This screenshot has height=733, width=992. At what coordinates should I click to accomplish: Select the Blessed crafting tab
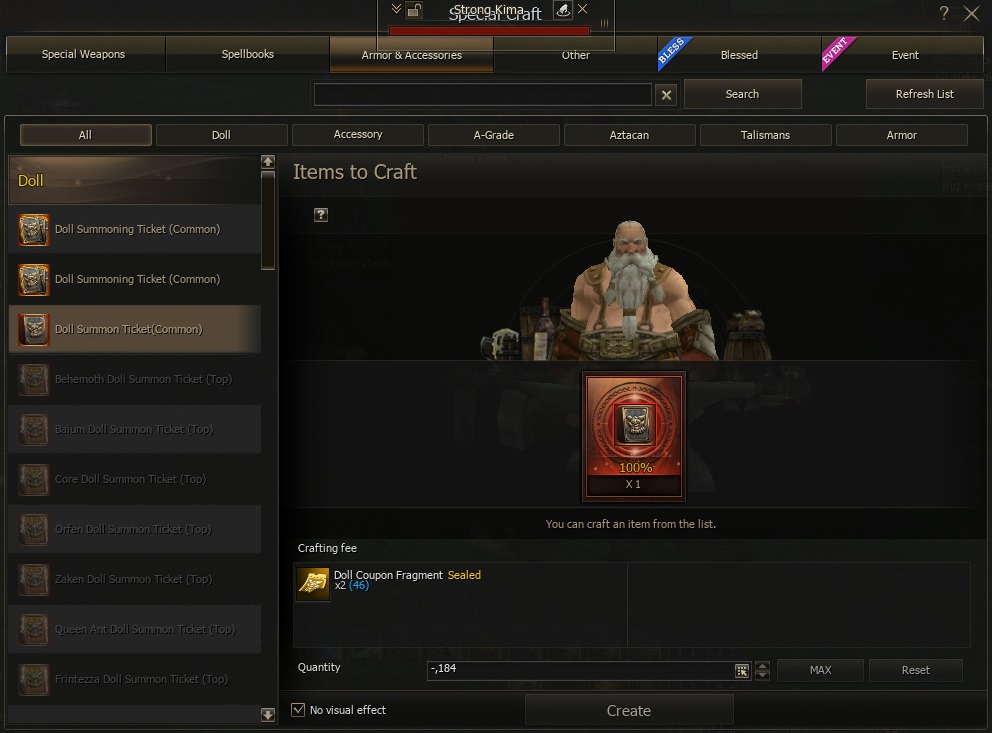click(x=739, y=55)
